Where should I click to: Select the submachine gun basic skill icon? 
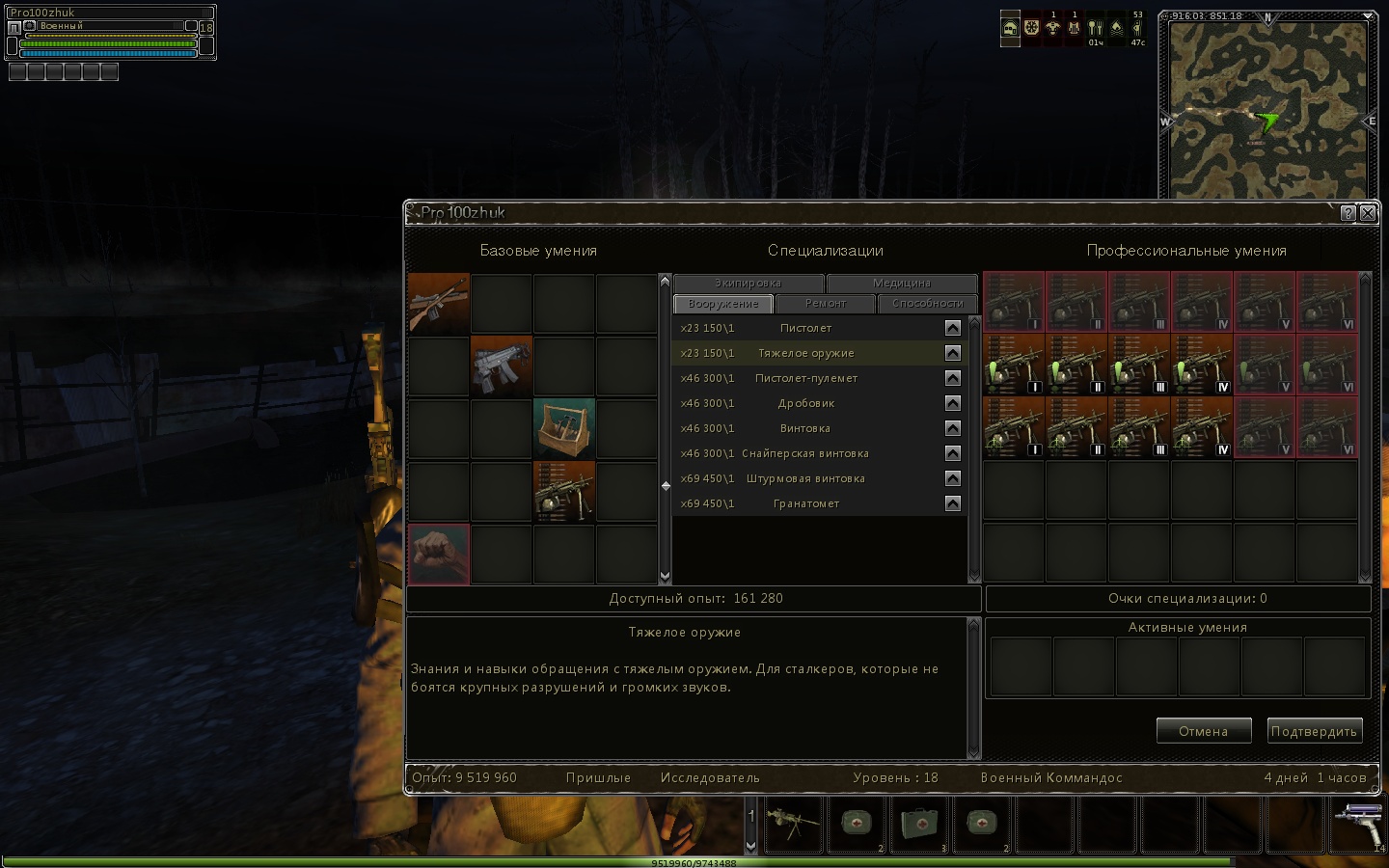pos(502,366)
